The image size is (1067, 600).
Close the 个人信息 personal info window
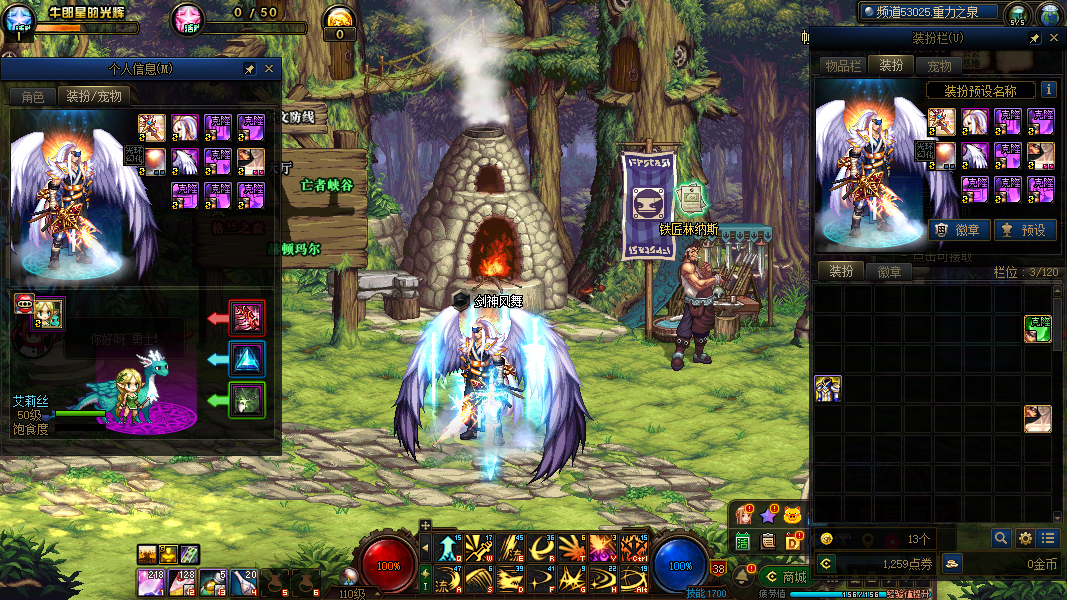[x=269, y=69]
